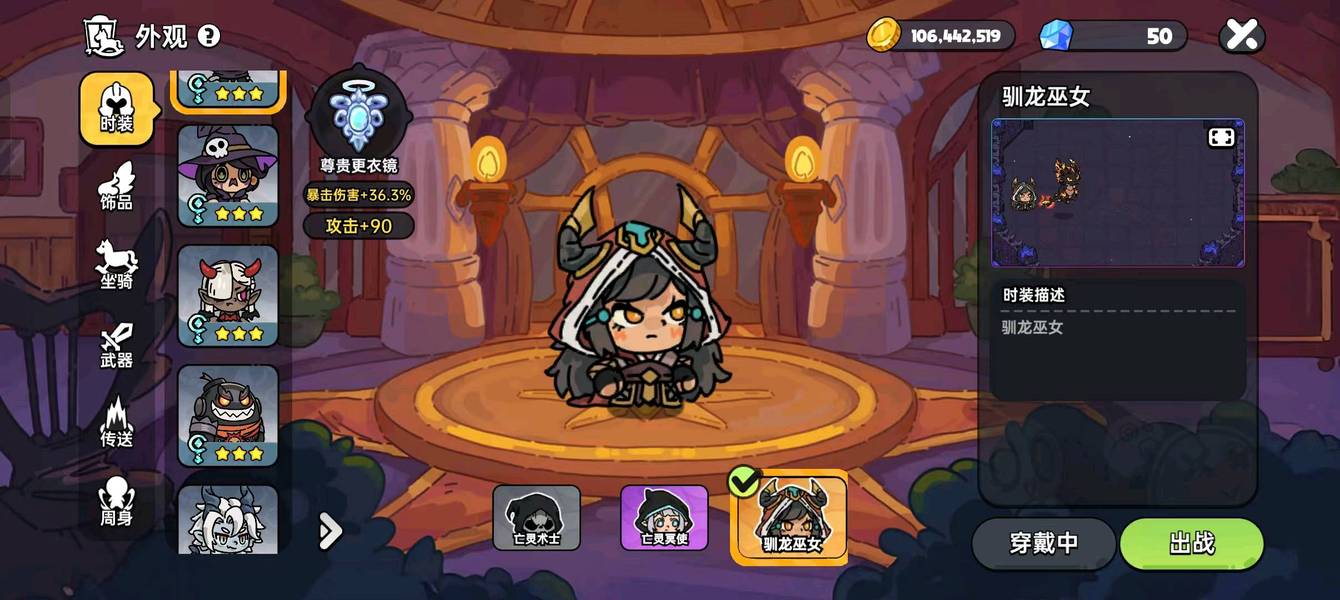Select the 亡灵术士 costume variant
This screenshot has height=600, width=1340.
536,518
